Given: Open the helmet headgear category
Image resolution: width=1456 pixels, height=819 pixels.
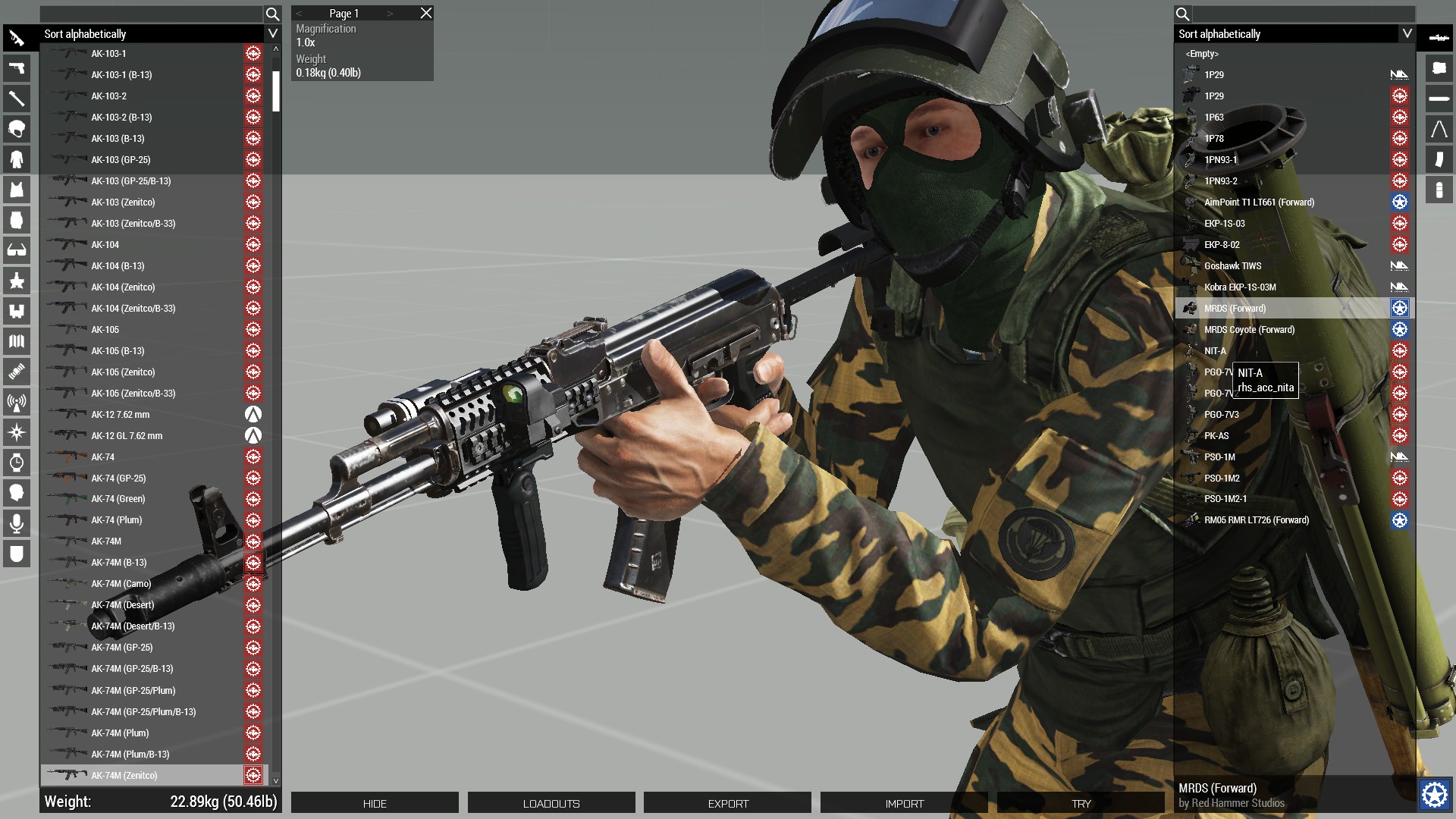Looking at the screenshot, I should (x=17, y=129).
